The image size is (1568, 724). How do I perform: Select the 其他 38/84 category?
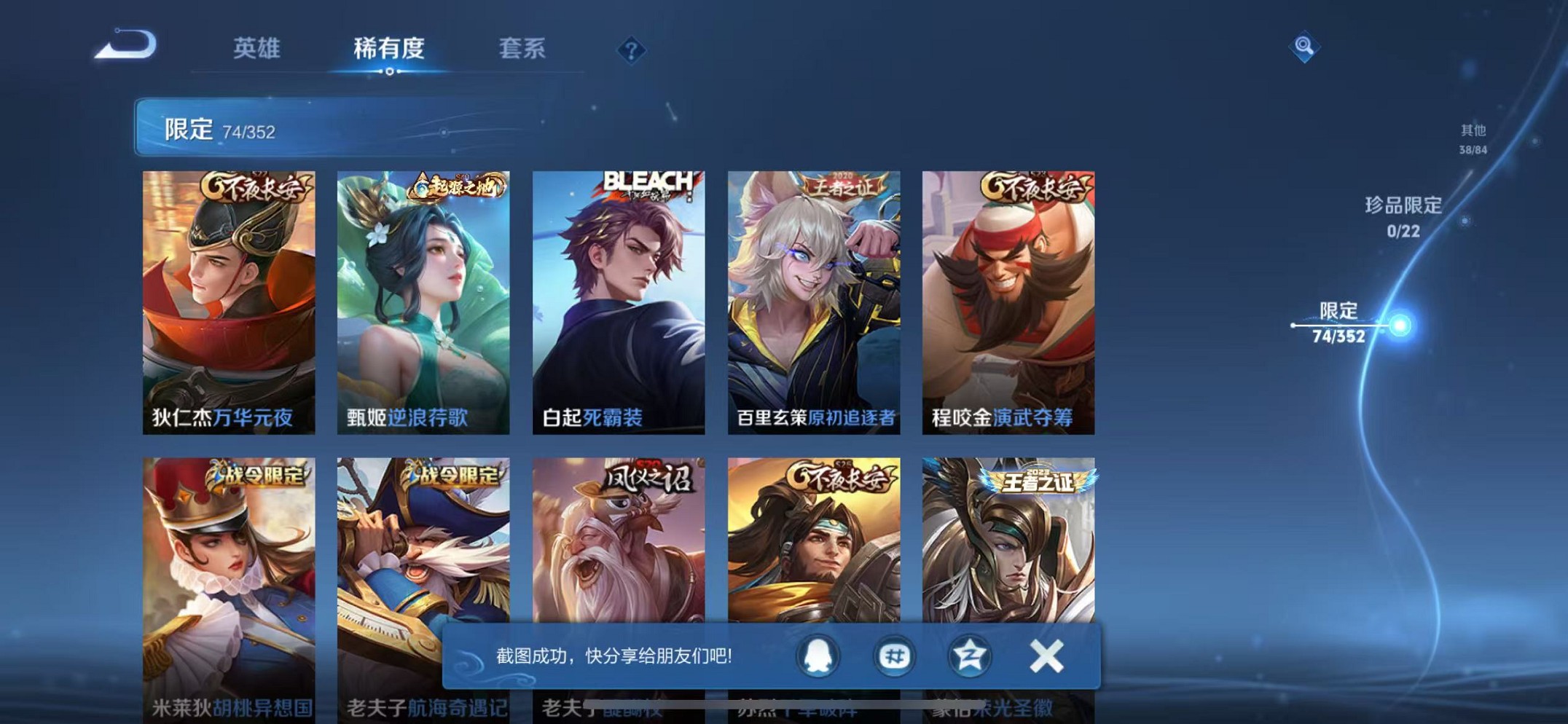point(1471,137)
